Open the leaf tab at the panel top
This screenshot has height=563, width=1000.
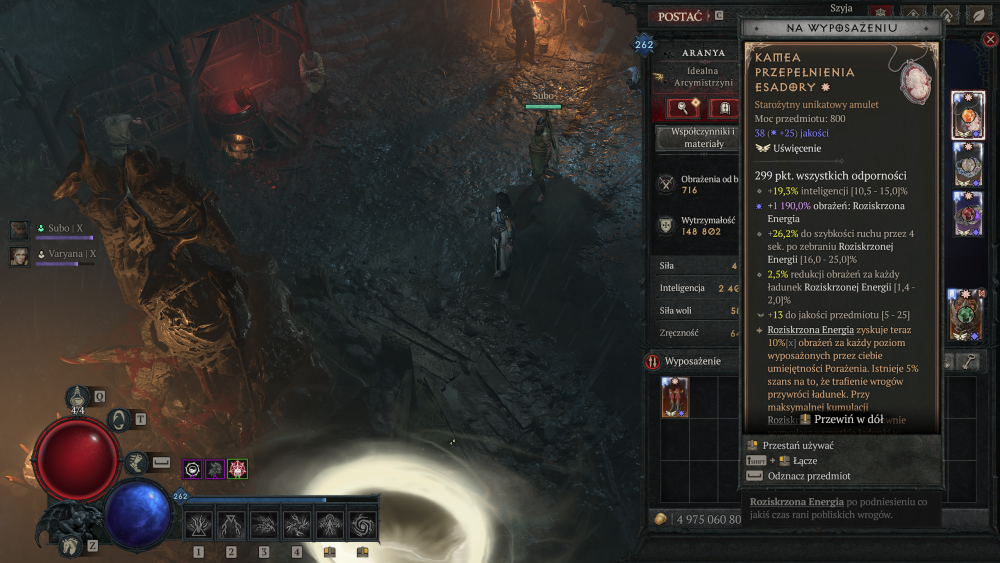(976, 16)
